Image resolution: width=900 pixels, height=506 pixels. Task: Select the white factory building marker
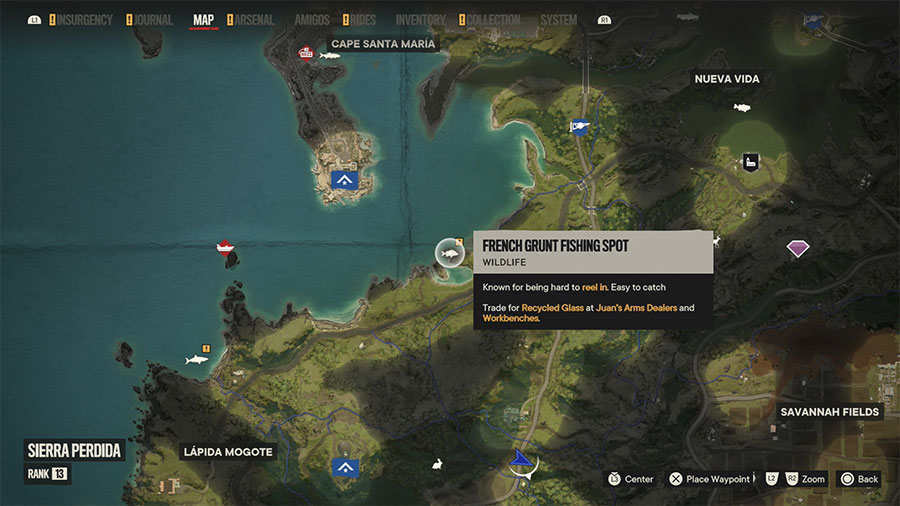coord(749,162)
